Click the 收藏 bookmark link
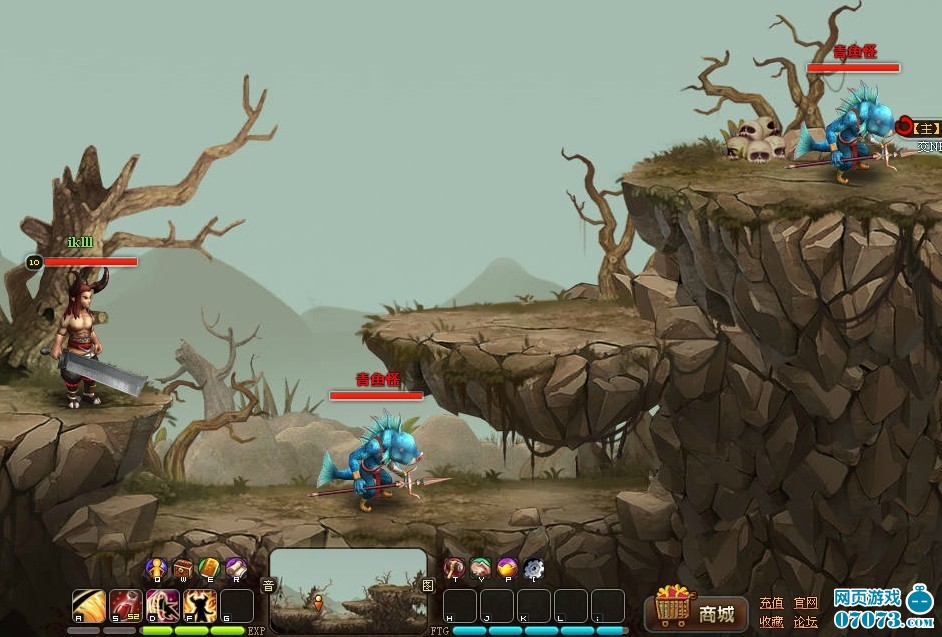 771,622
